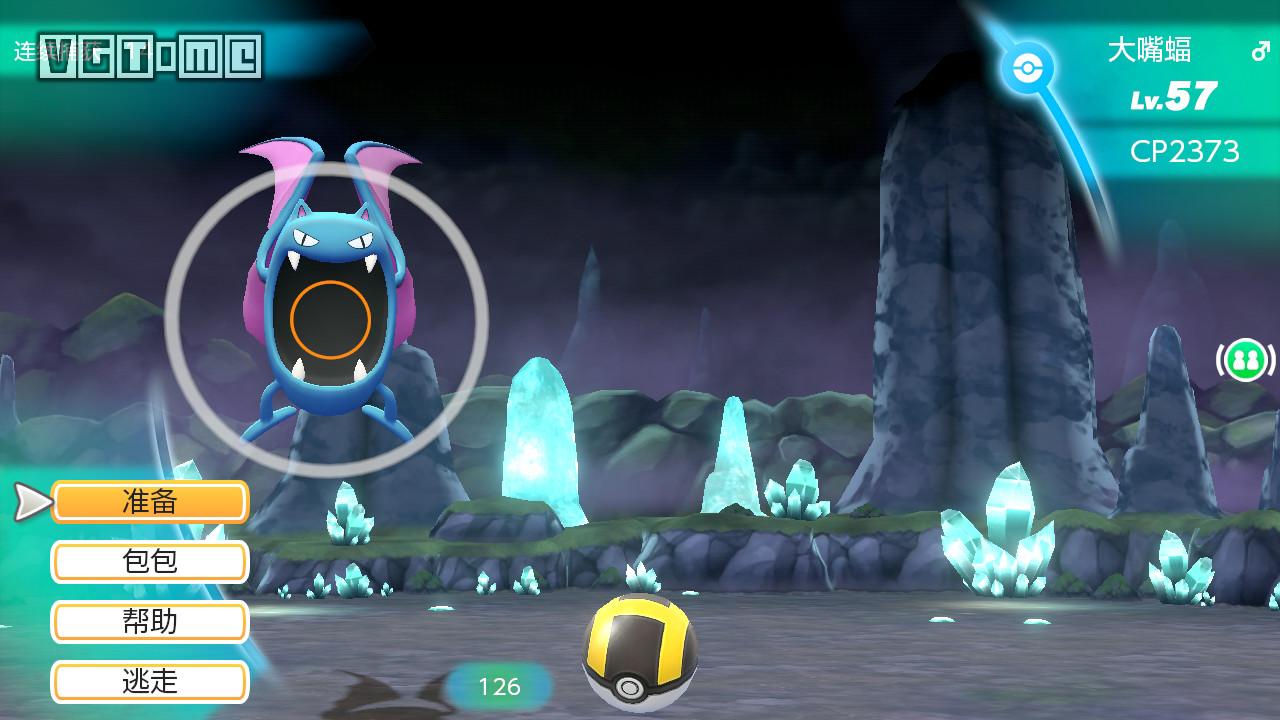Choose the 帮助 (Help) option

(150, 622)
